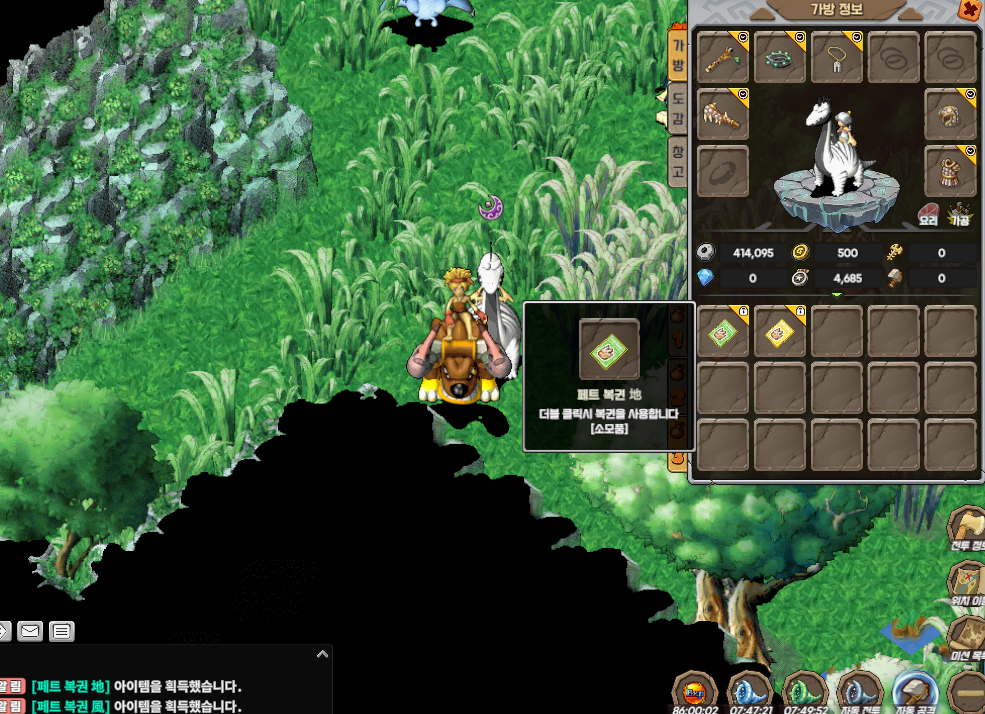985x714 pixels.
Task: Select the yellow pet lottery ticket
Action: 779,332
